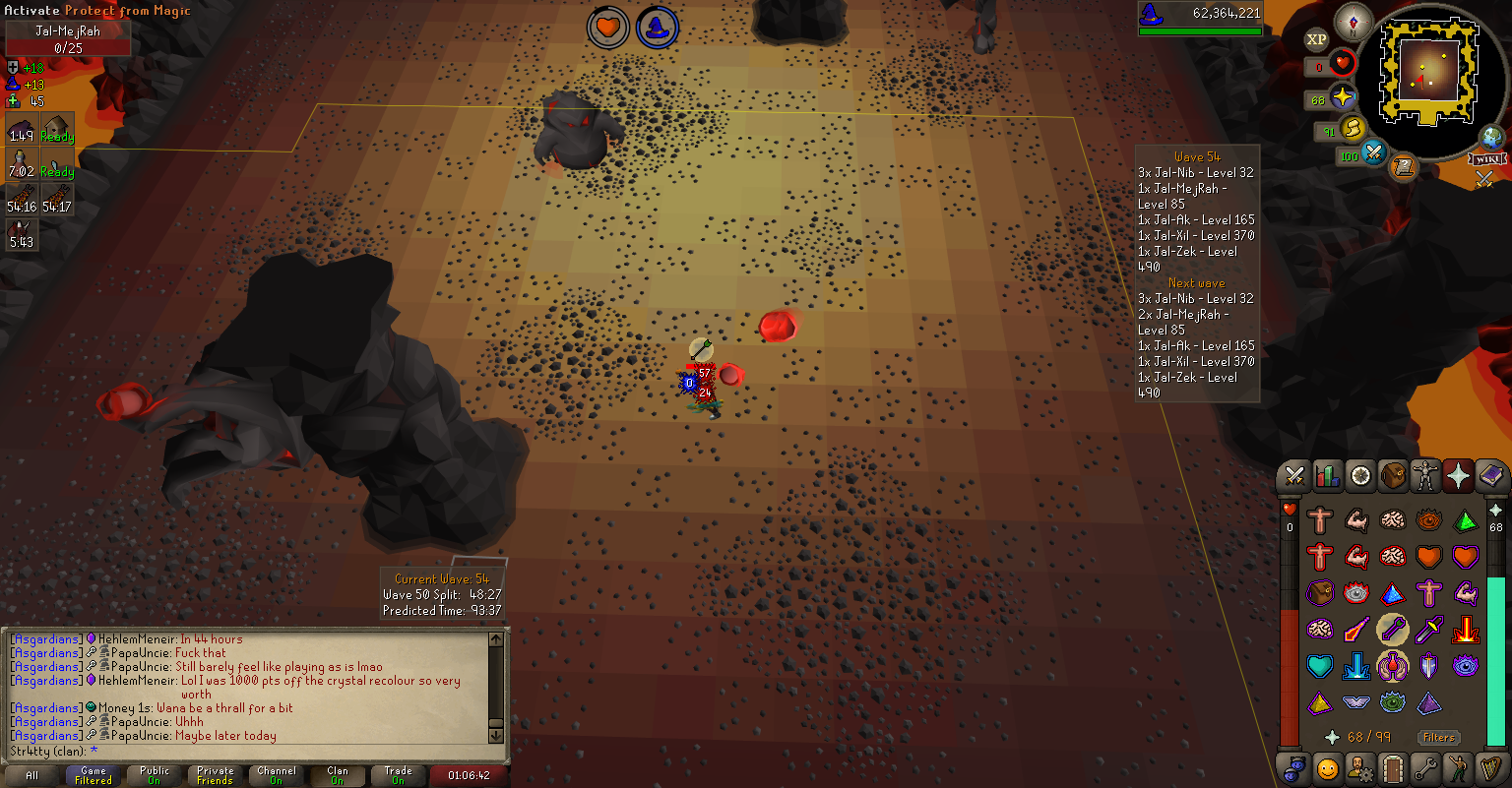Activate the Piety sword-and-shield prayer

coord(1428,666)
